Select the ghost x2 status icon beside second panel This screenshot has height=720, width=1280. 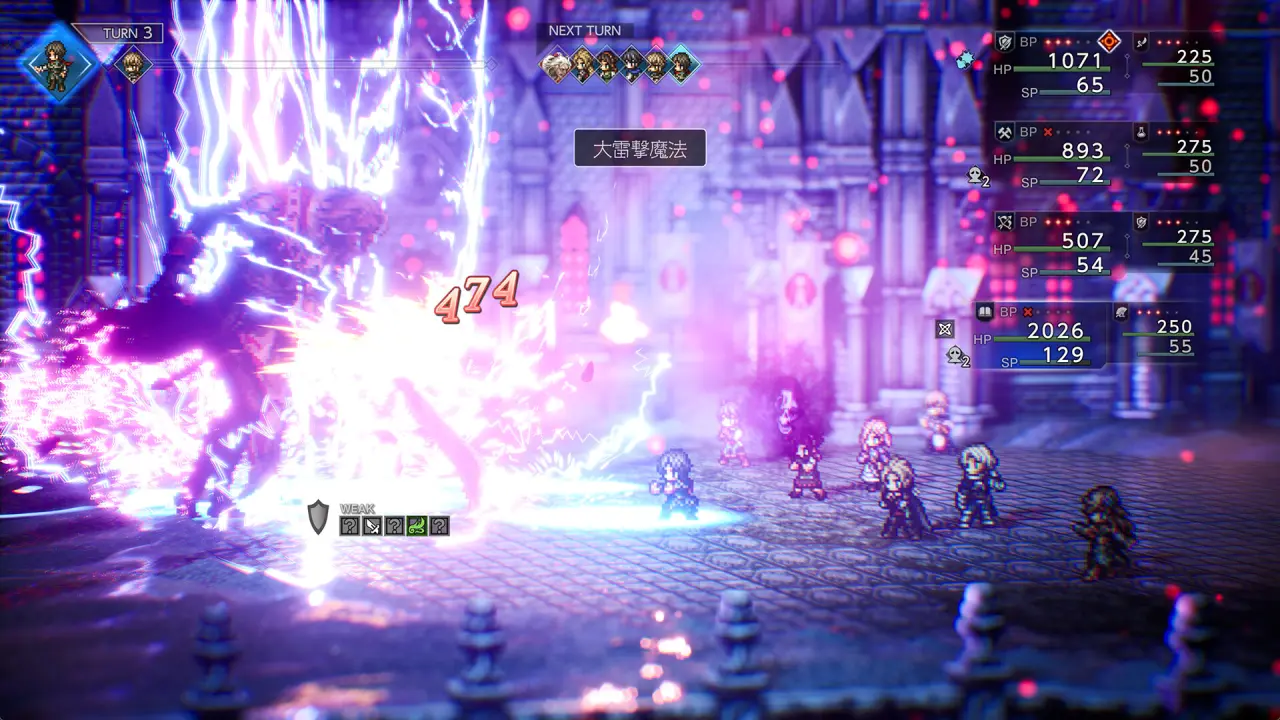point(976,175)
